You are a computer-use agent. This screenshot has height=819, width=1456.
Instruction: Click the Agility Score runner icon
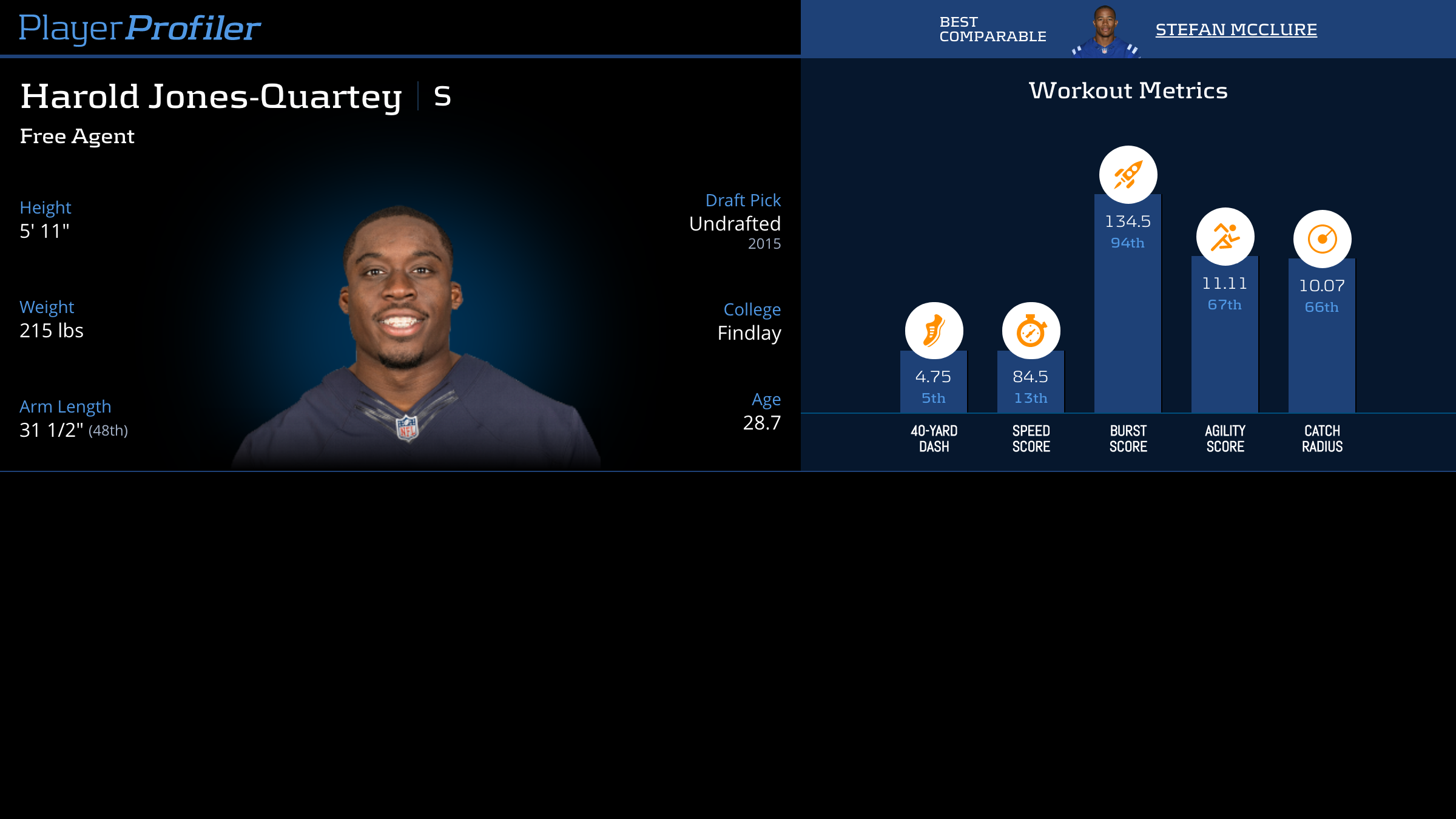click(x=1225, y=237)
